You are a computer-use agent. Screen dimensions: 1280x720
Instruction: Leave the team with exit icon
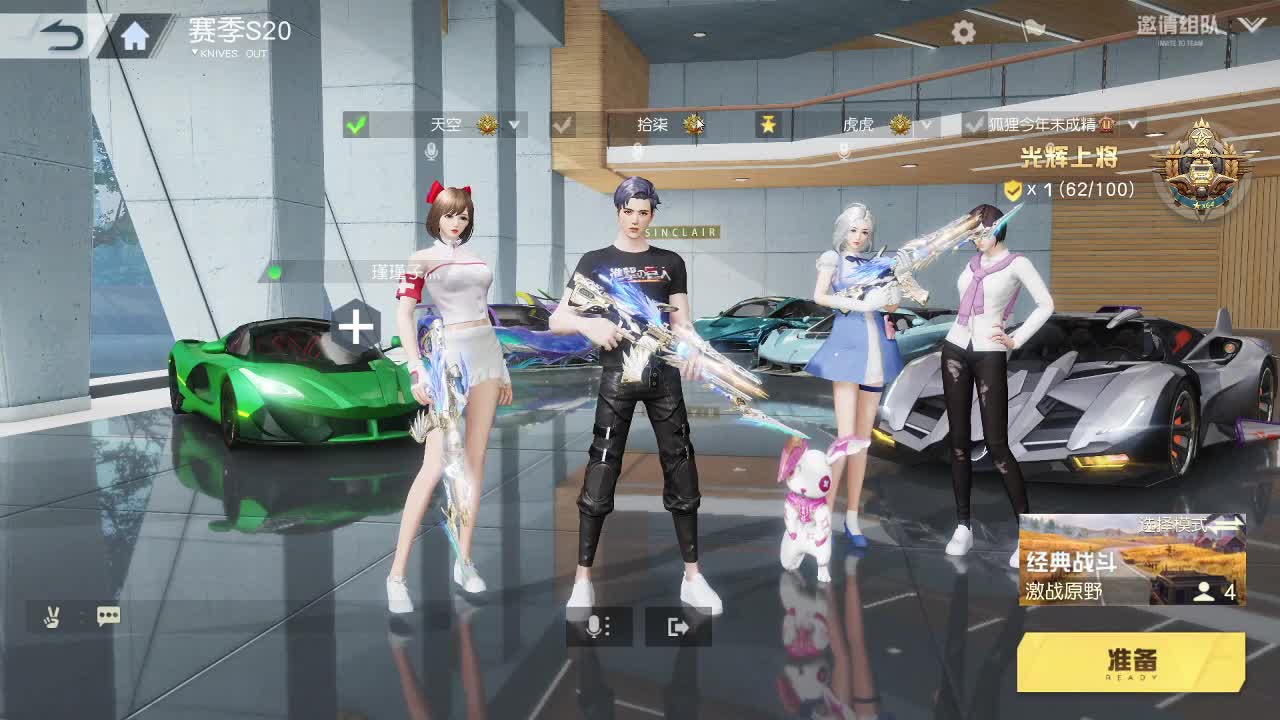679,627
